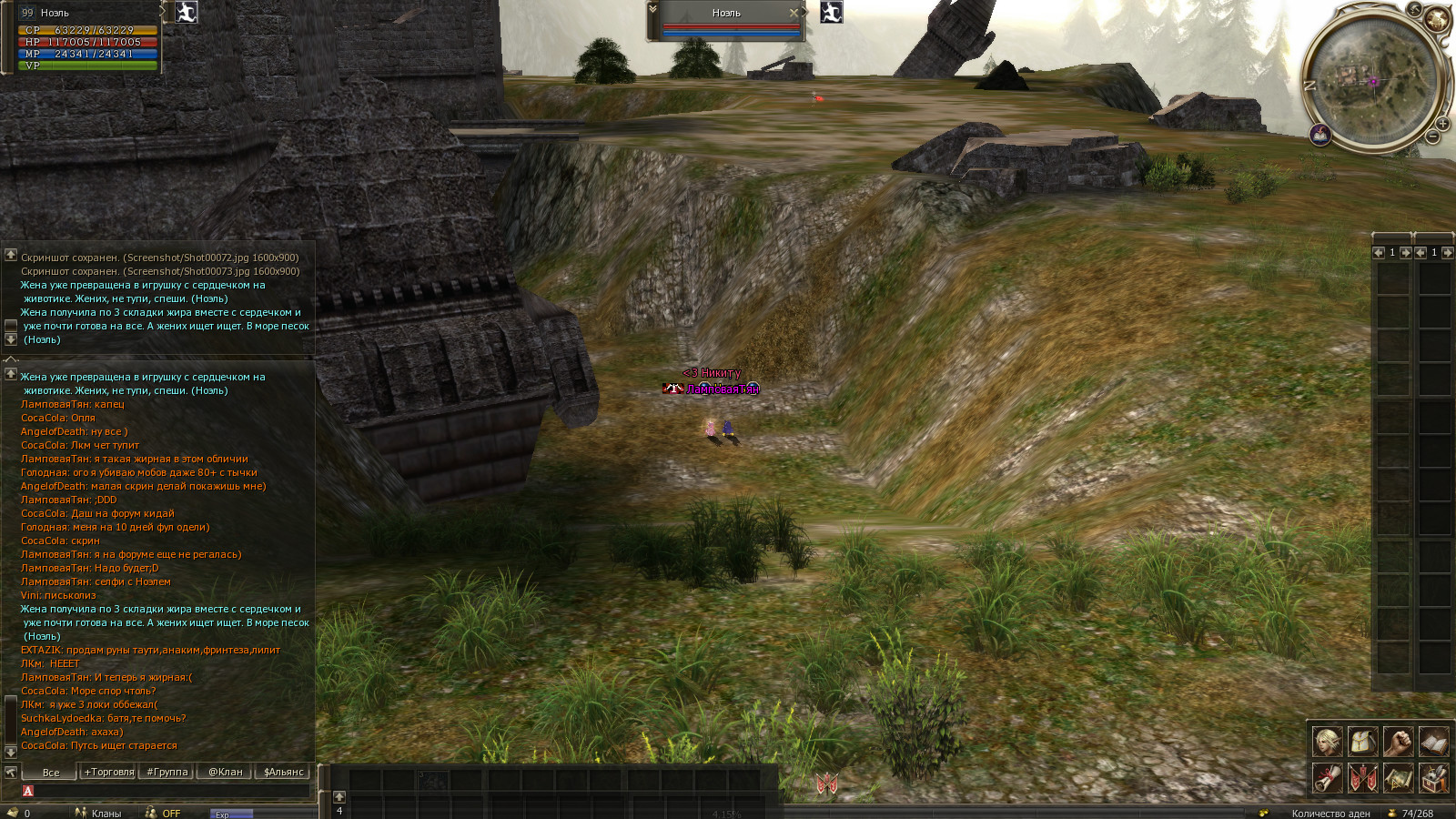
Task: Click the purple book icon beside minimap
Action: pyautogui.click(x=1320, y=136)
